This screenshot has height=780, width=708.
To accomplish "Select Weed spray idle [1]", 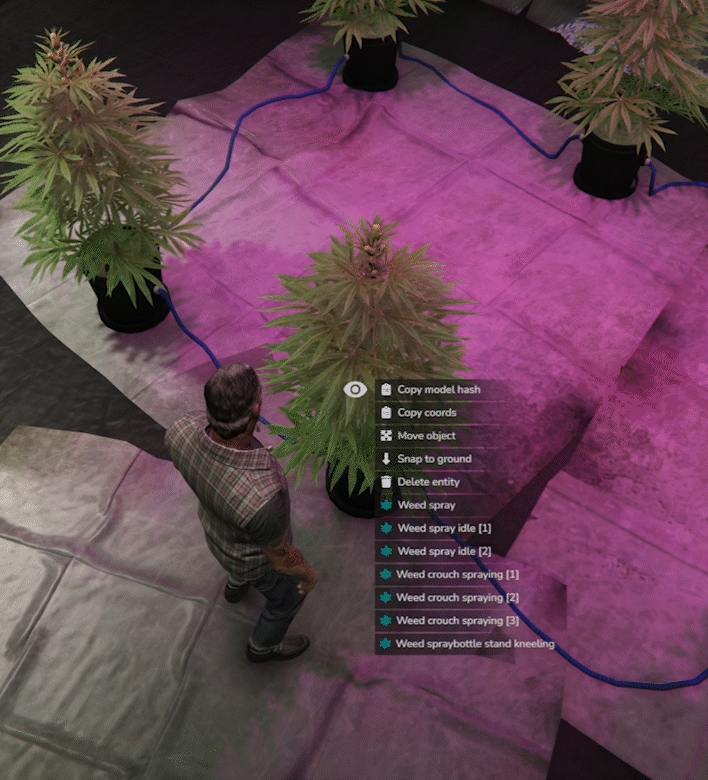I will coord(444,527).
